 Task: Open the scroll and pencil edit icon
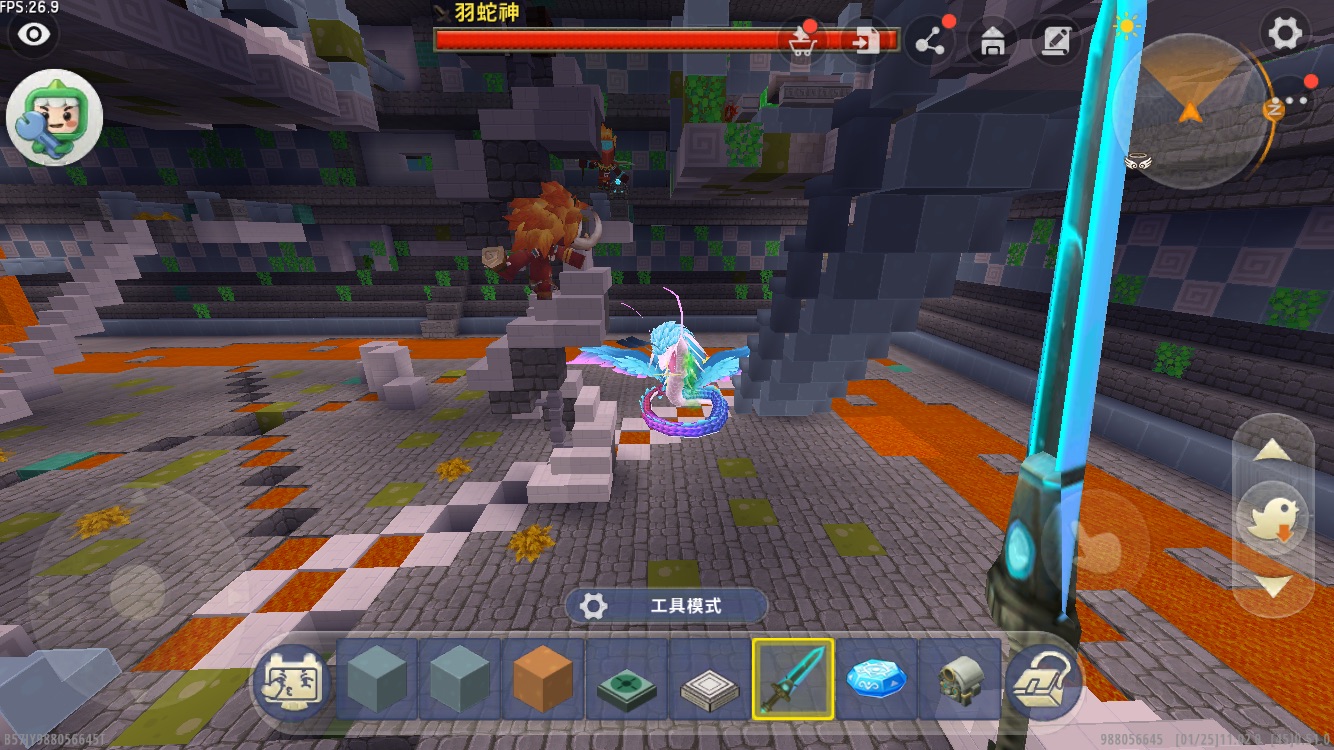[x=1054, y=41]
